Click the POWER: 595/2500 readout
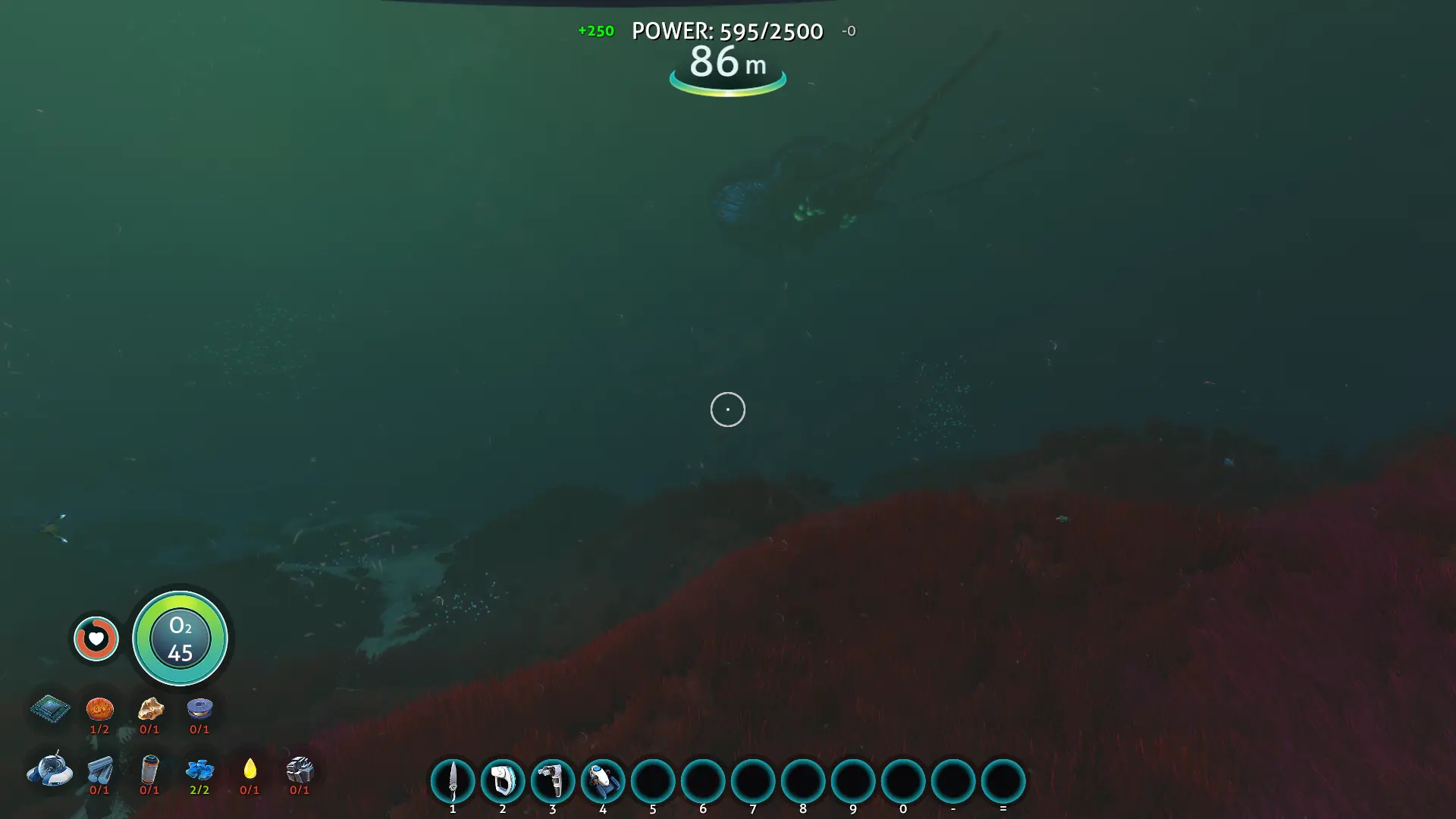The width and height of the screenshot is (1456, 819). tap(727, 31)
